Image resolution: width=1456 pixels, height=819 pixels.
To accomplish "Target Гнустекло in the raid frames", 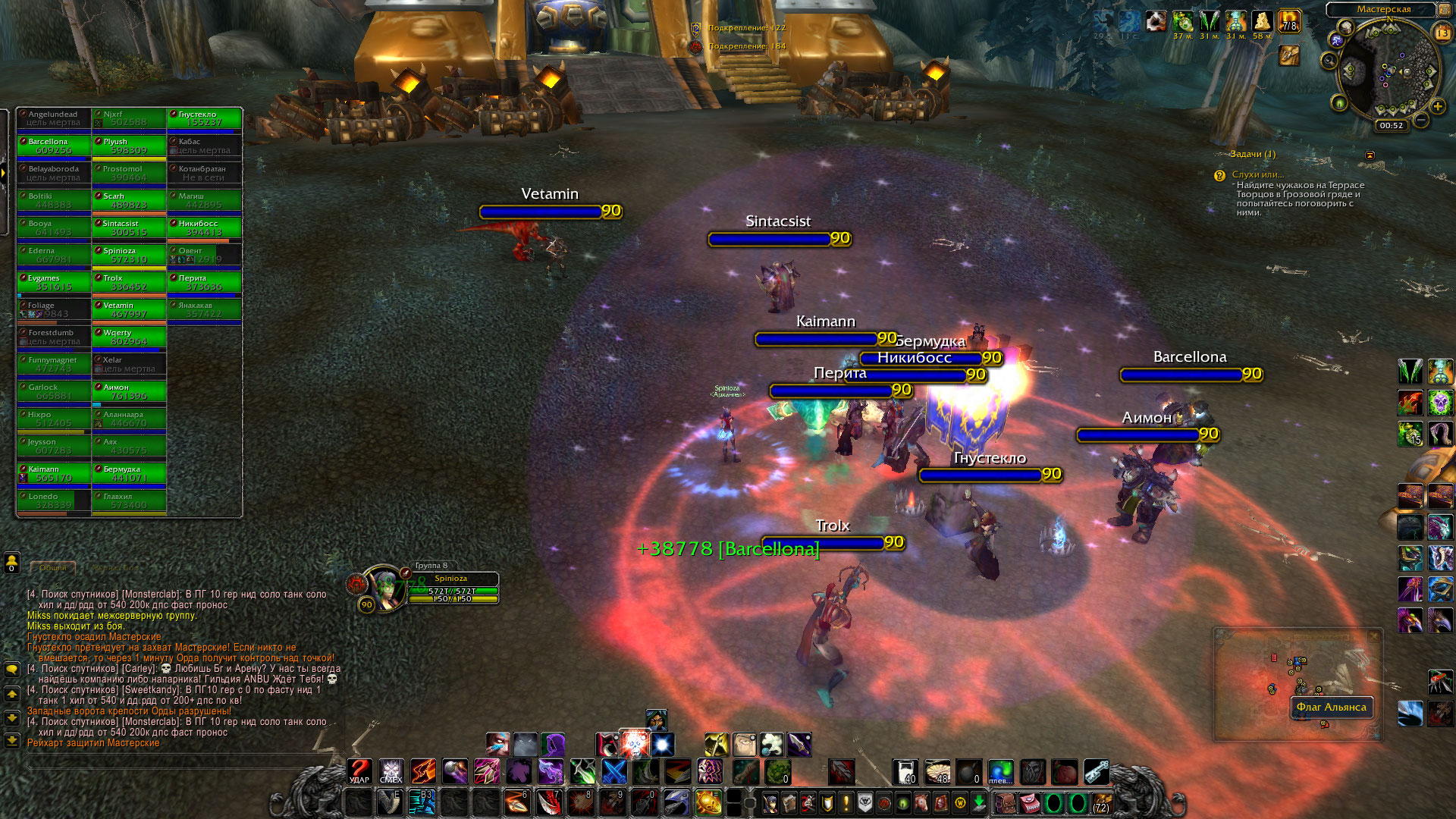I will tap(204, 118).
